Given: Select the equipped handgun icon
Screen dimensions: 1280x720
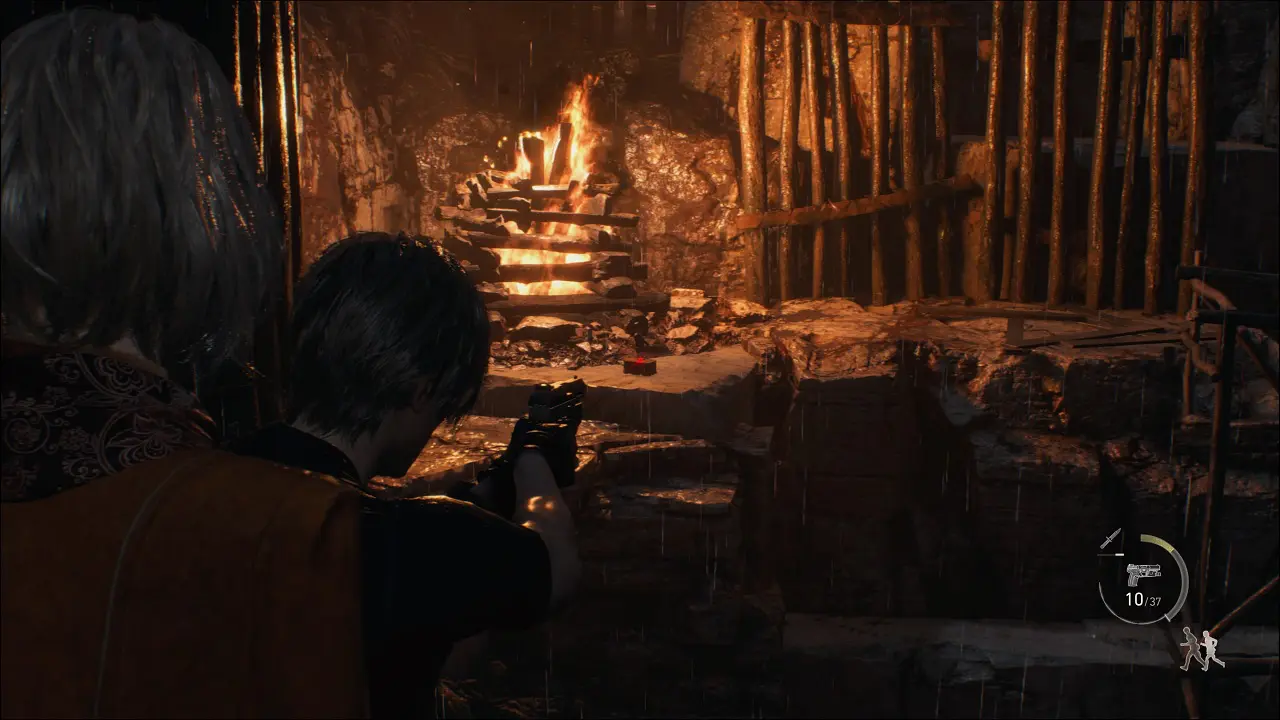Looking at the screenshot, I should click(1143, 574).
